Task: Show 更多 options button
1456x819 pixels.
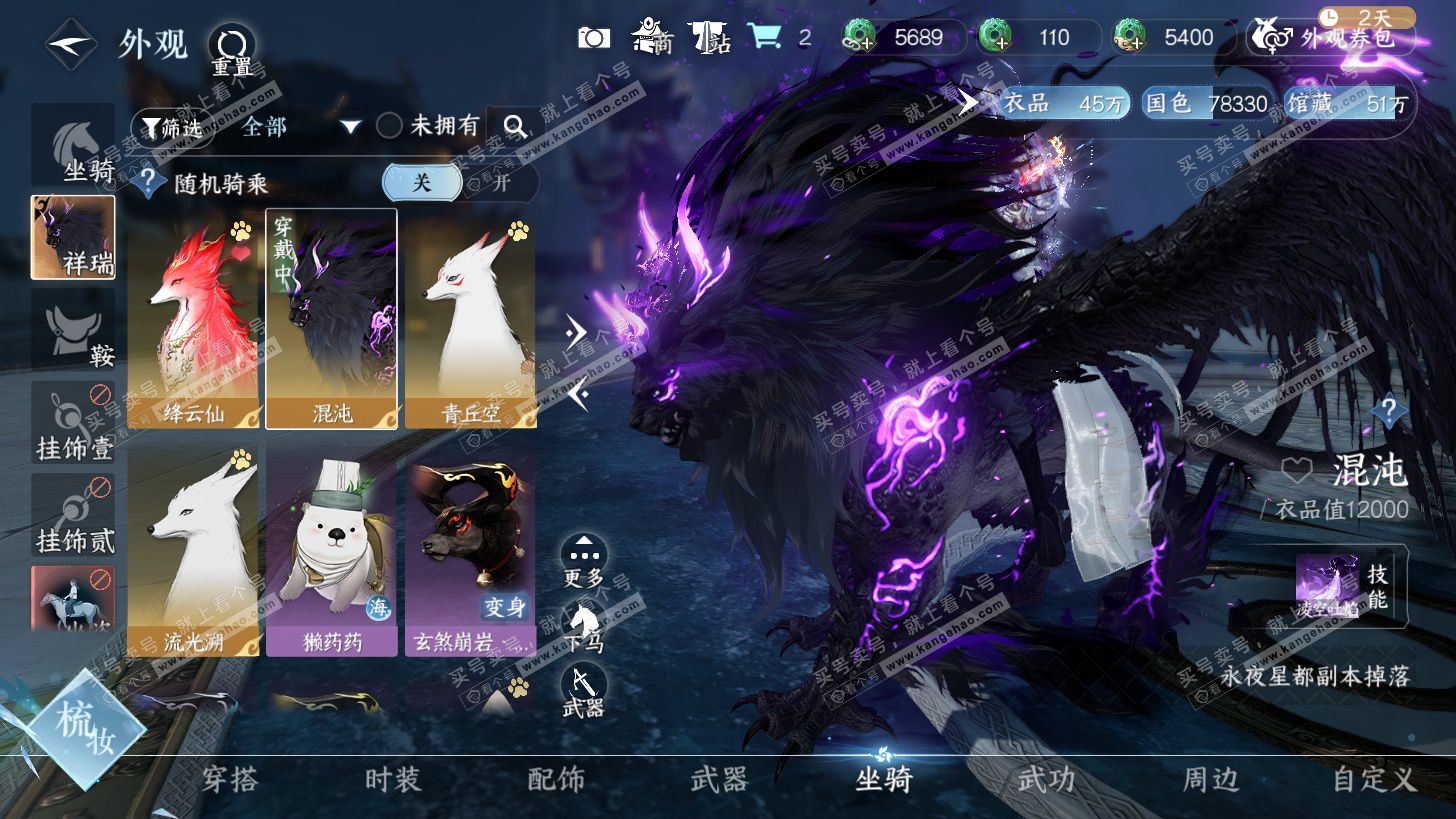Action: [584, 559]
